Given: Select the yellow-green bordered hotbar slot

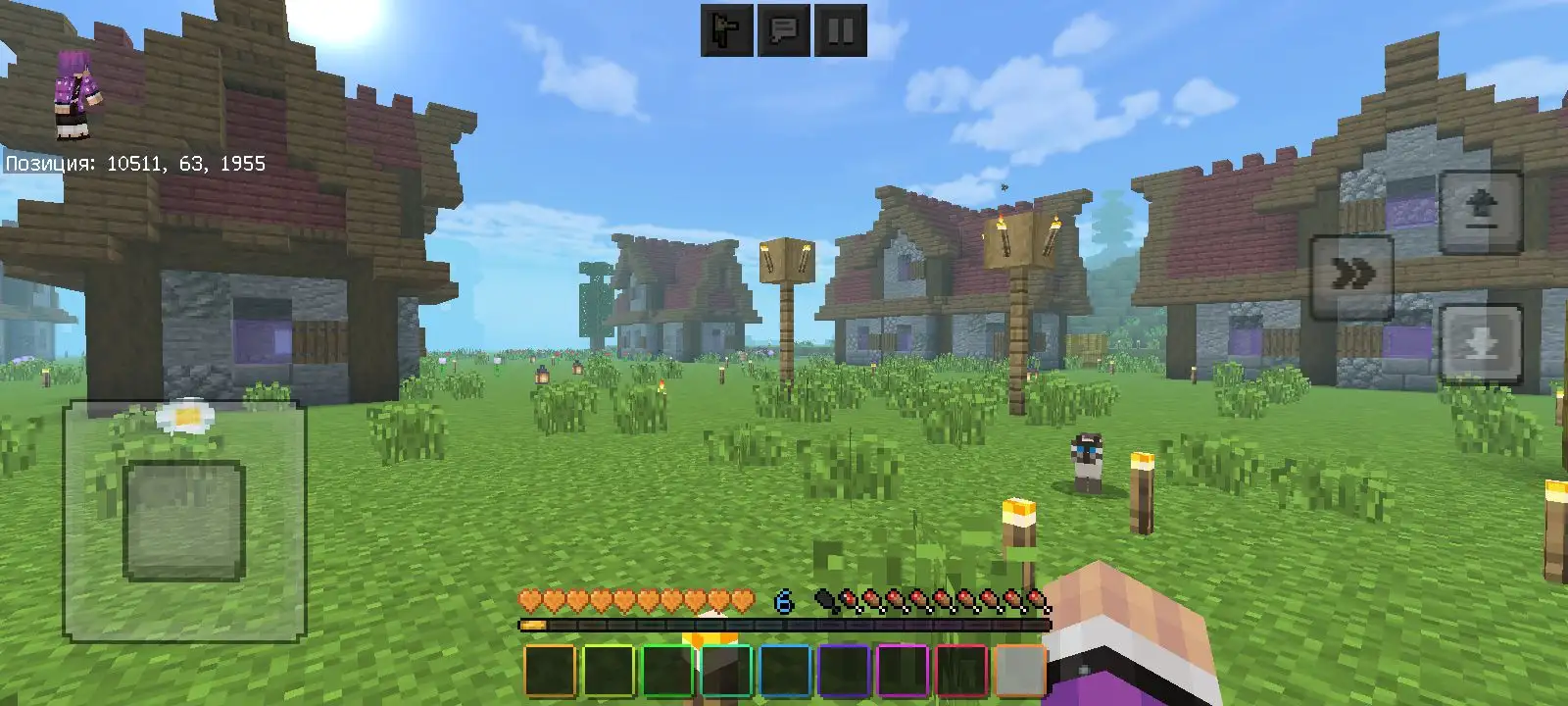Looking at the screenshot, I should pyautogui.click(x=610, y=672).
